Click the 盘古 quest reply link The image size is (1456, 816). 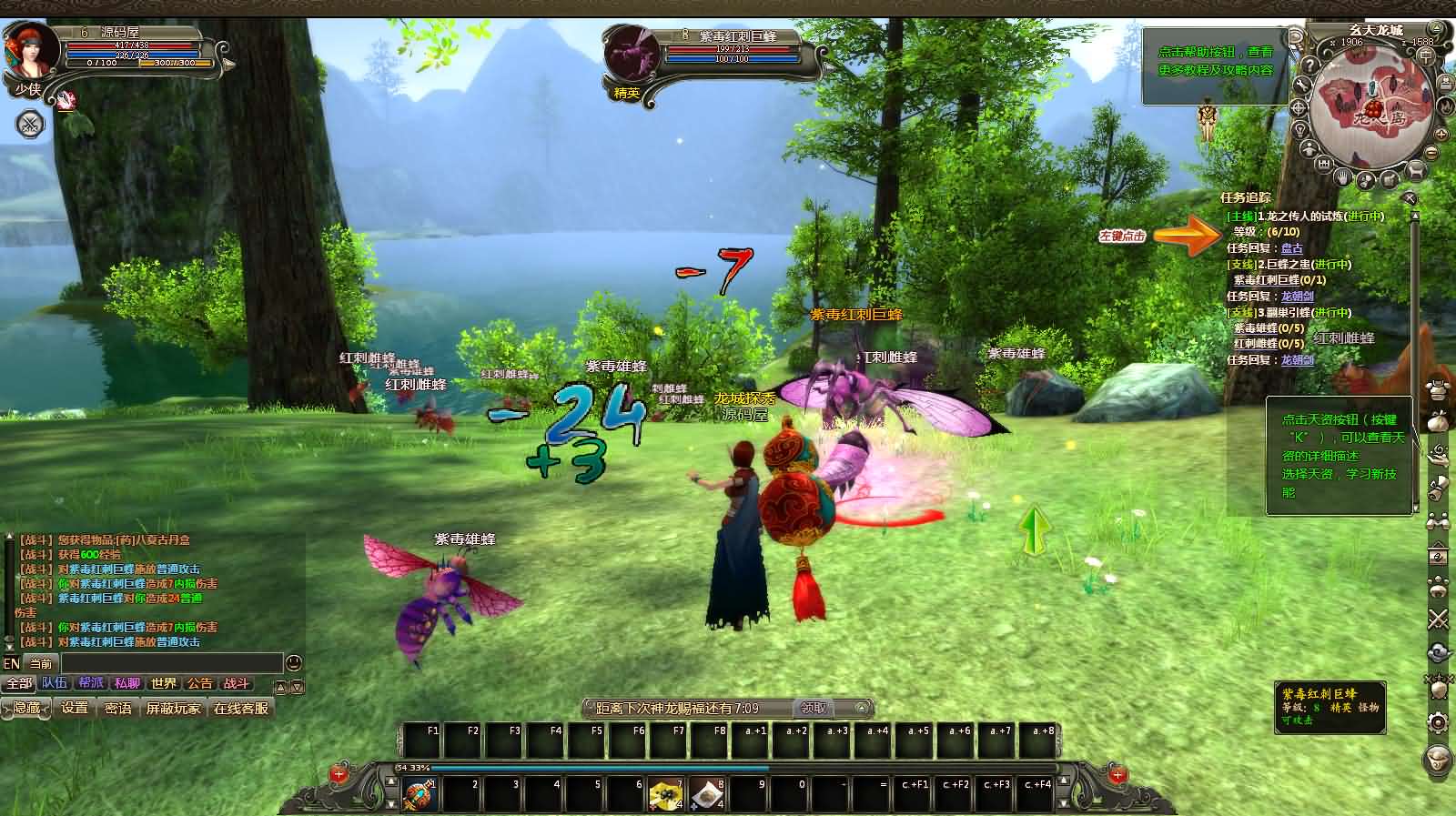point(1291,247)
